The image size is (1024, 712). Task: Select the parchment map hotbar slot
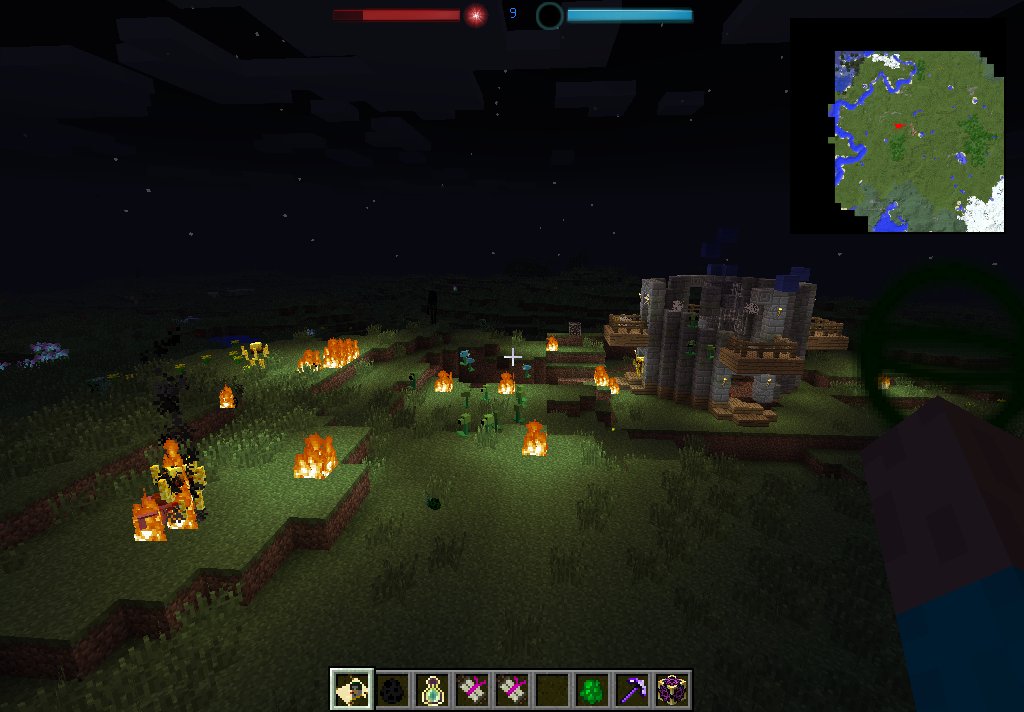352,690
